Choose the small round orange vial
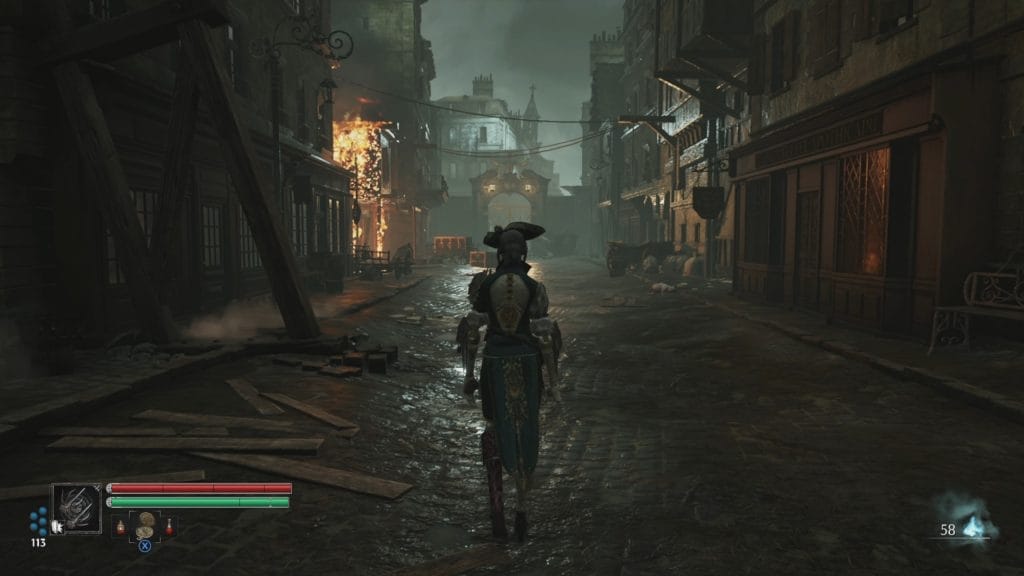 tap(121, 527)
